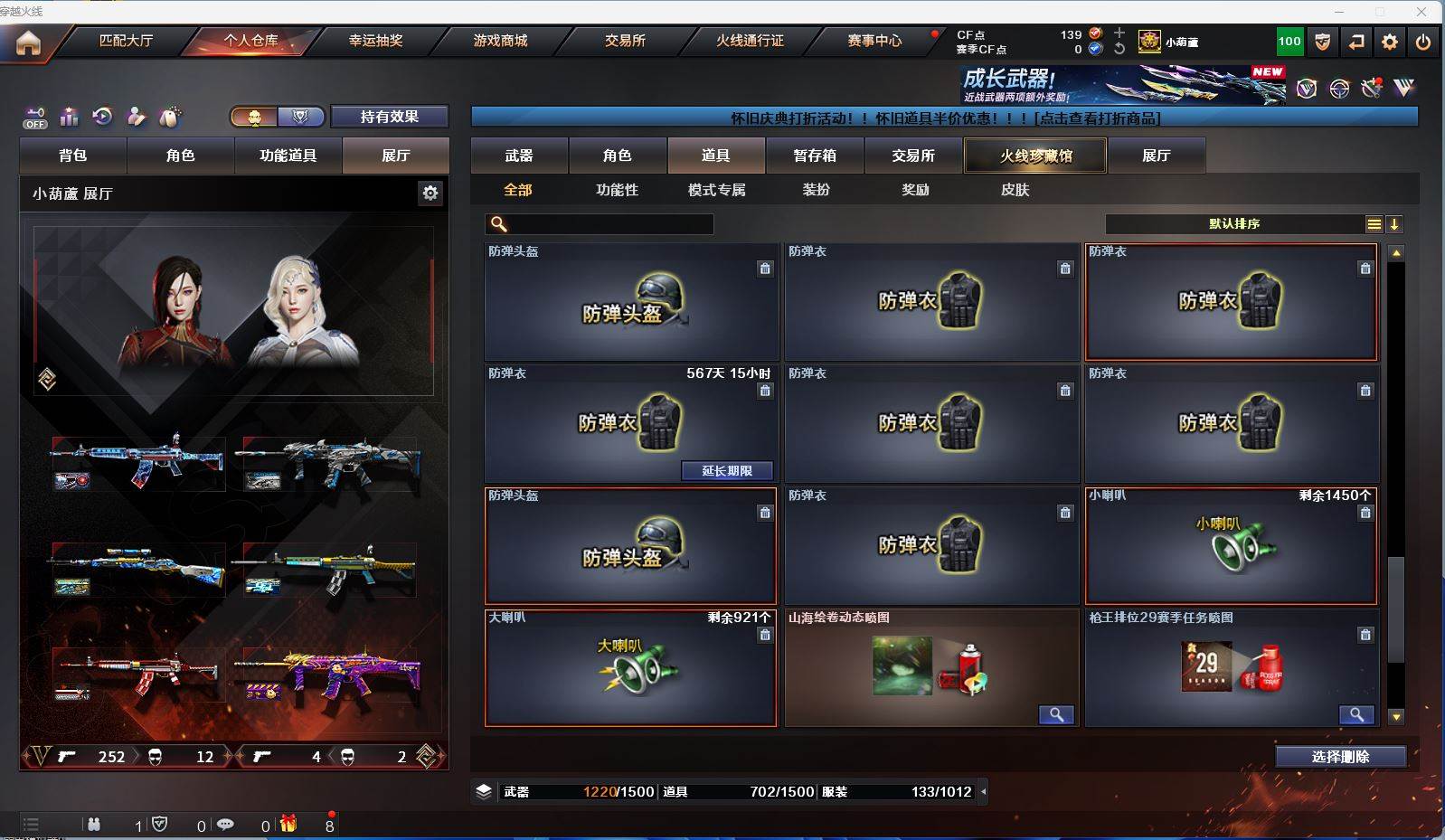Open the 火线通行证 battle pass

(x=750, y=41)
